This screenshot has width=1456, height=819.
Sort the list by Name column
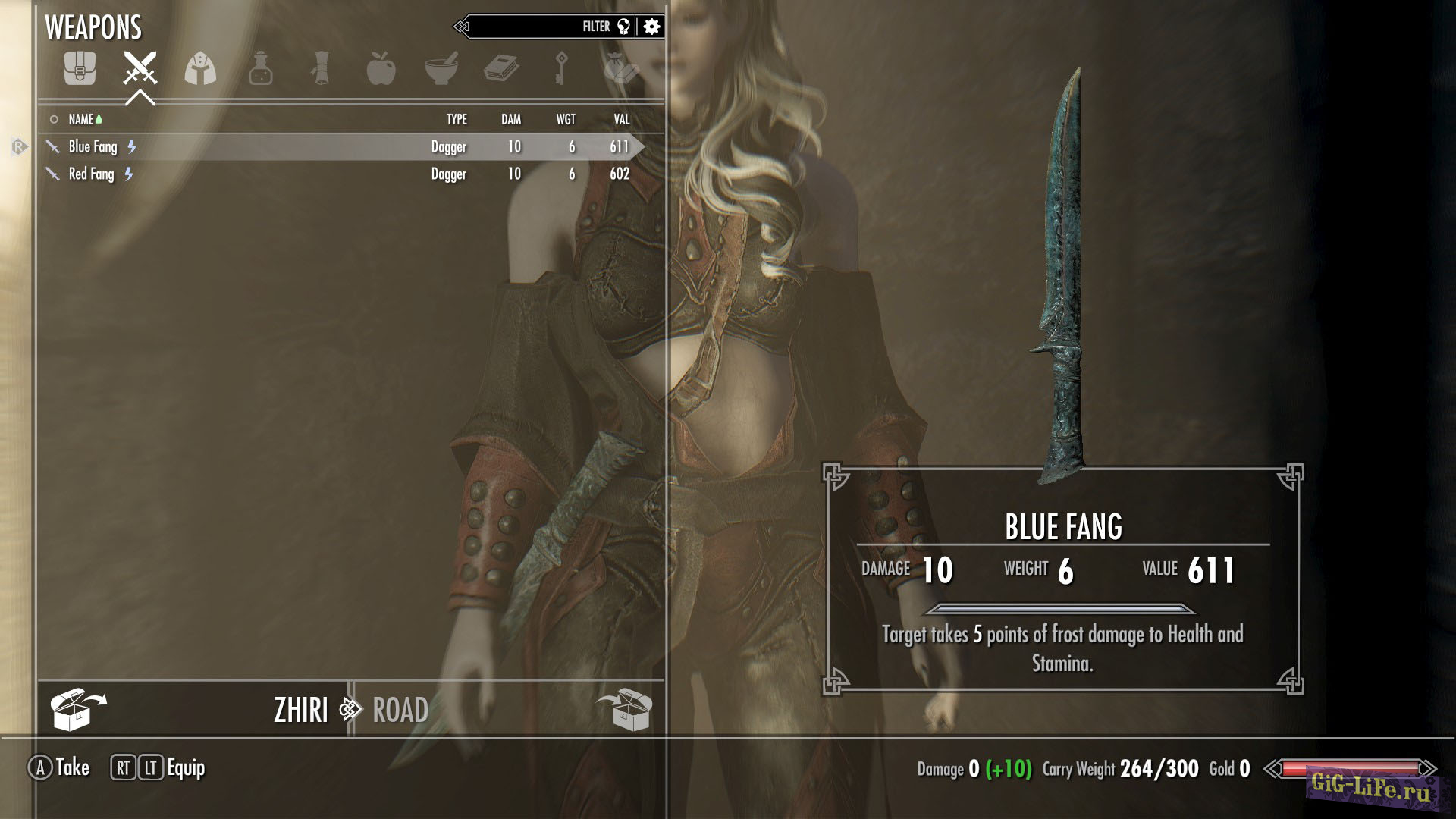tap(81, 119)
